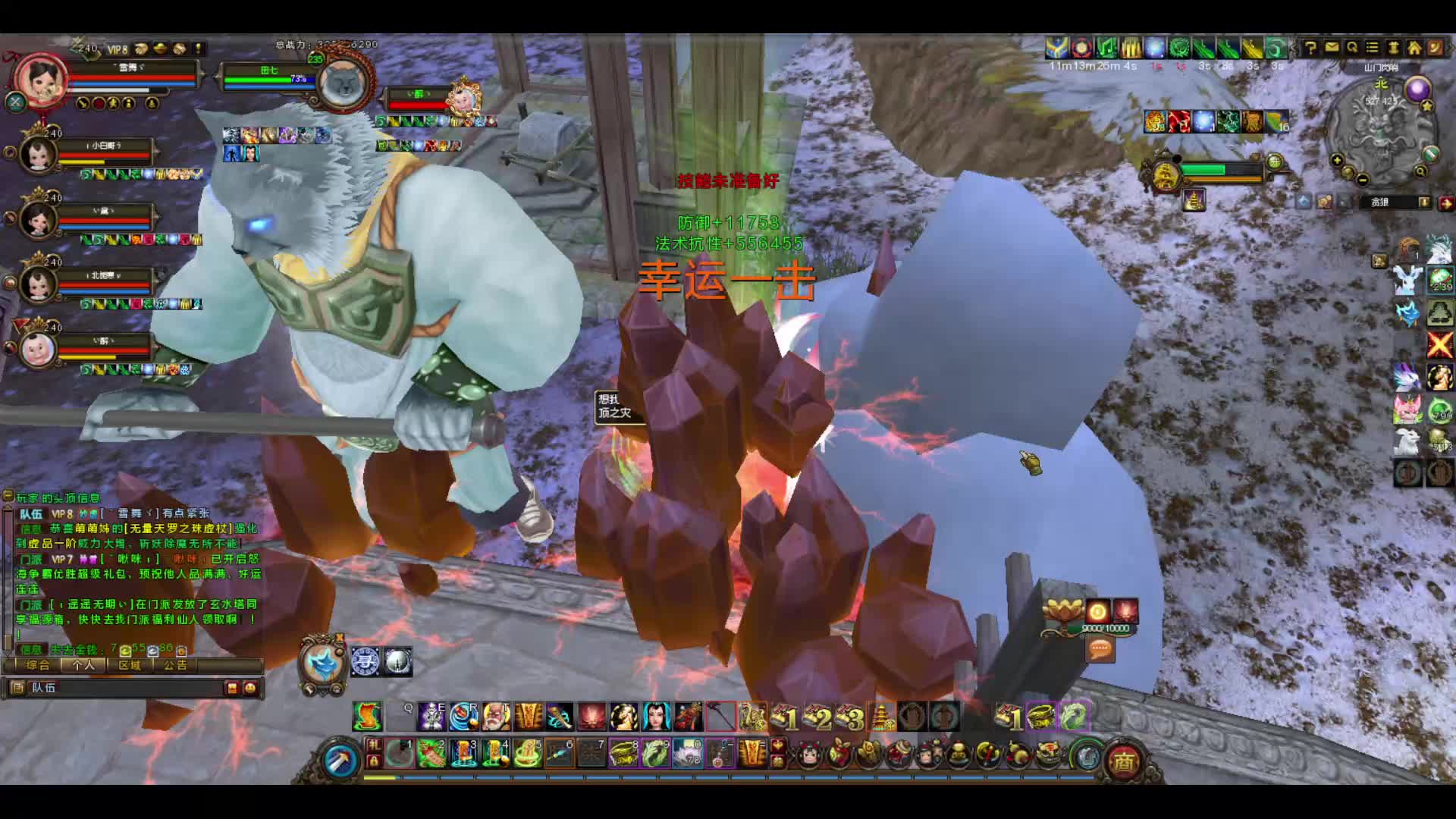Screen dimensions: 1456x819
Task: Switch chat to the 个人 tab
Action: 83,665
